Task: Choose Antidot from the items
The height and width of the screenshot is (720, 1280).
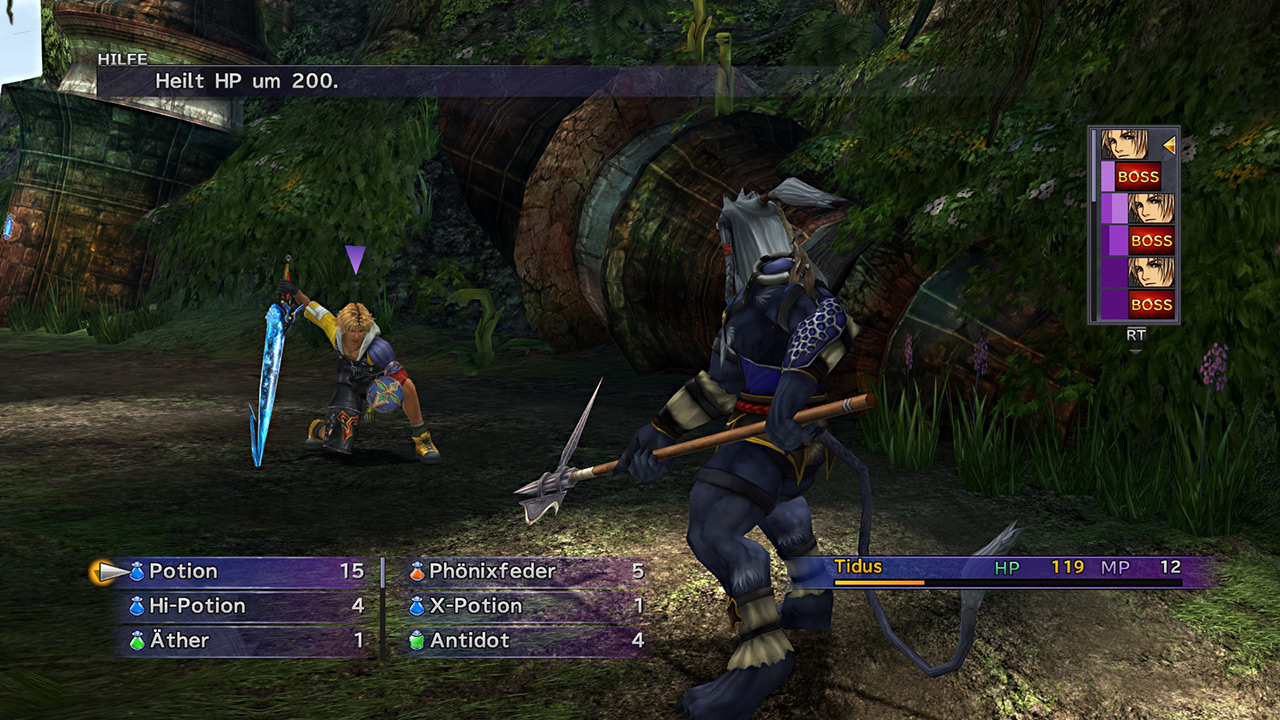Action: [x=469, y=640]
